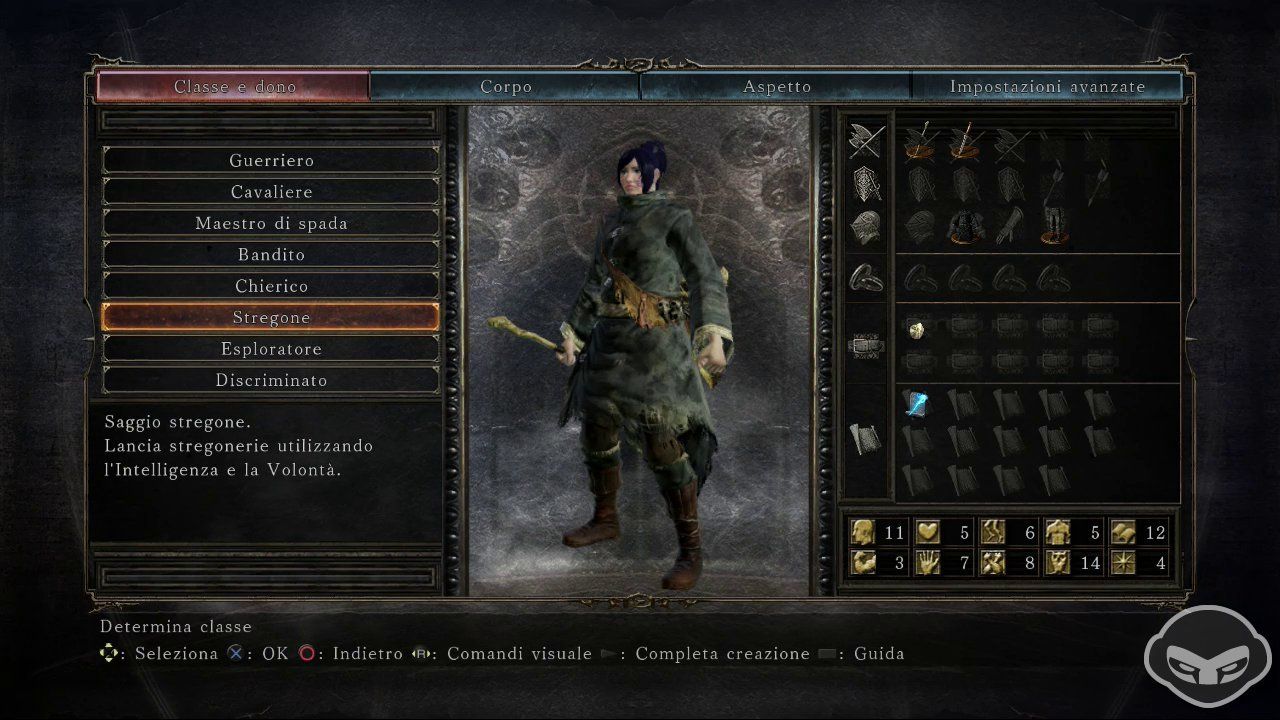
Task: Choose the Bandito class
Action: coord(269,254)
